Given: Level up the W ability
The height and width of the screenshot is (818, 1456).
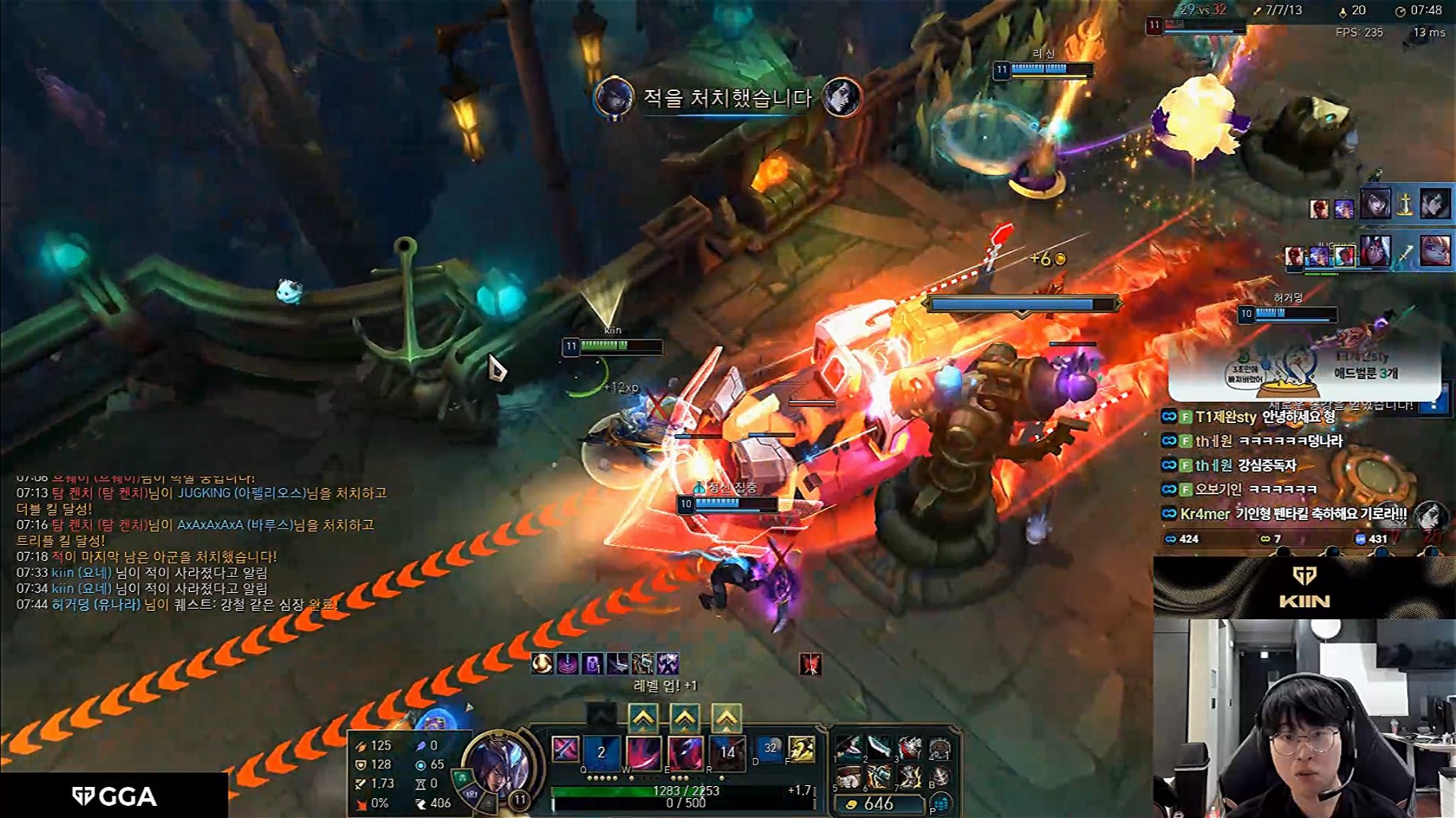Looking at the screenshot, I should pos(642,719).
